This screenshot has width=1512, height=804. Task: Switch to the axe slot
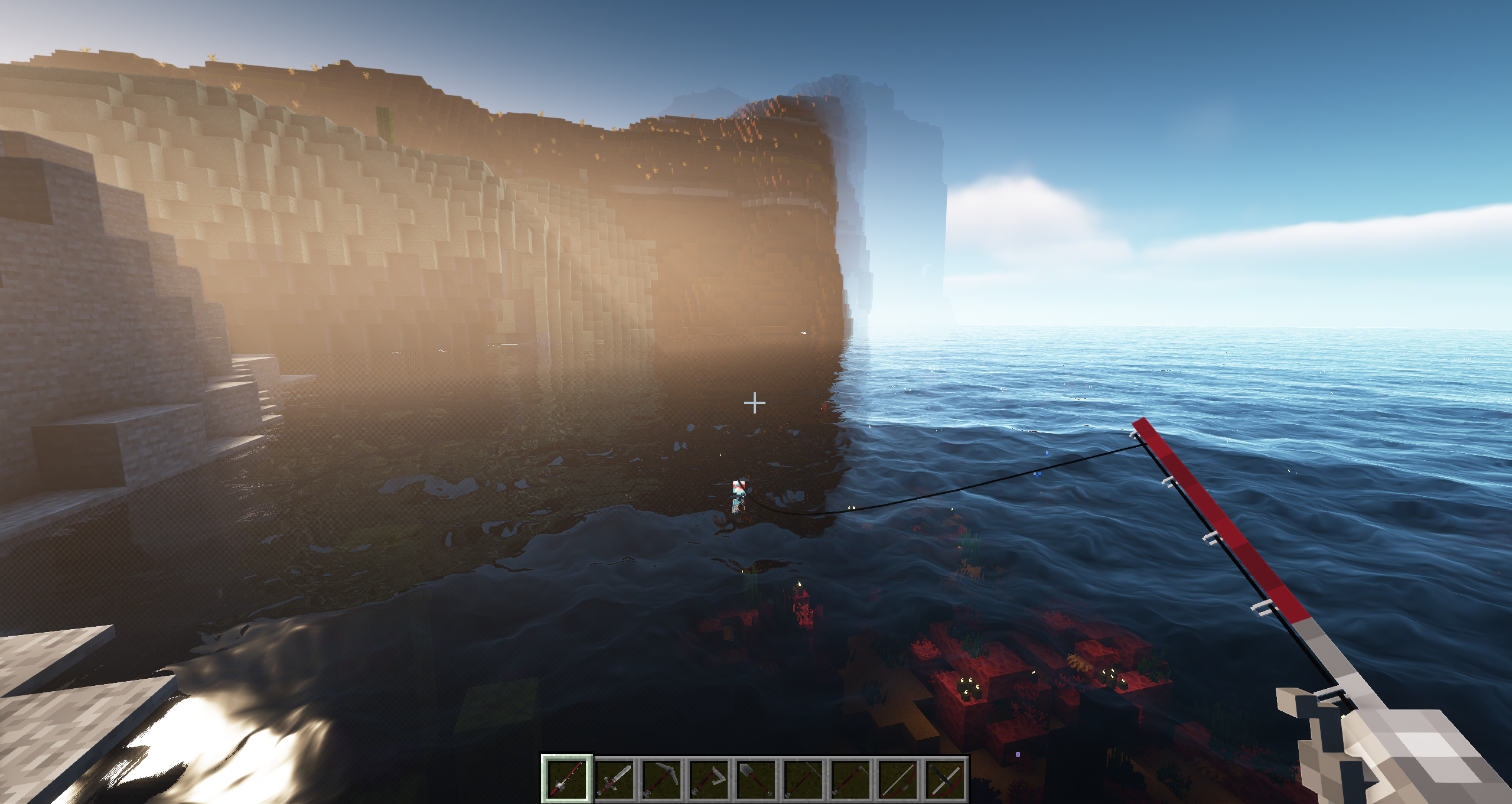[x=709, y=778]
